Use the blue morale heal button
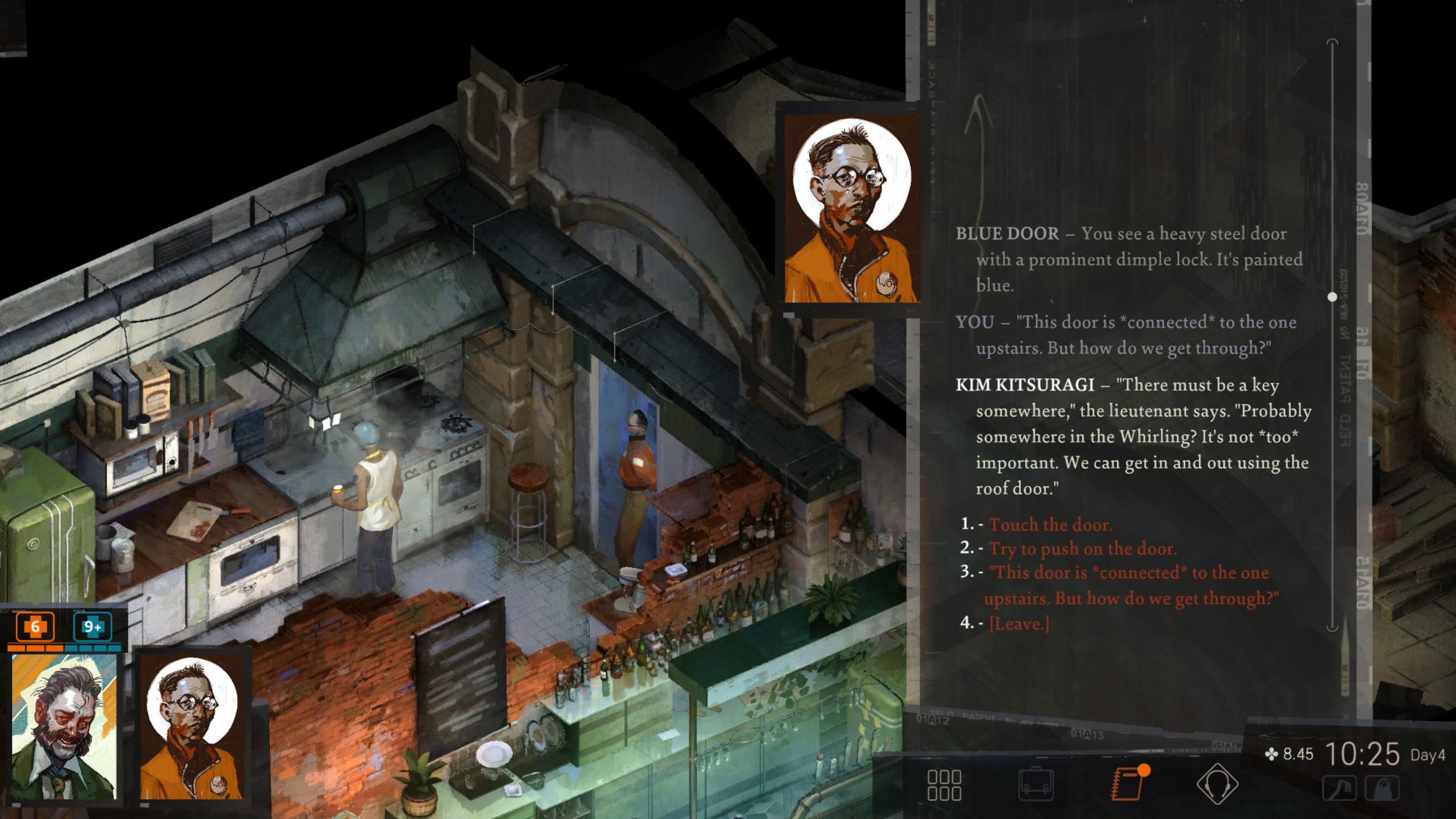Viewport: 1456px width, 819px height. [92, 627]
